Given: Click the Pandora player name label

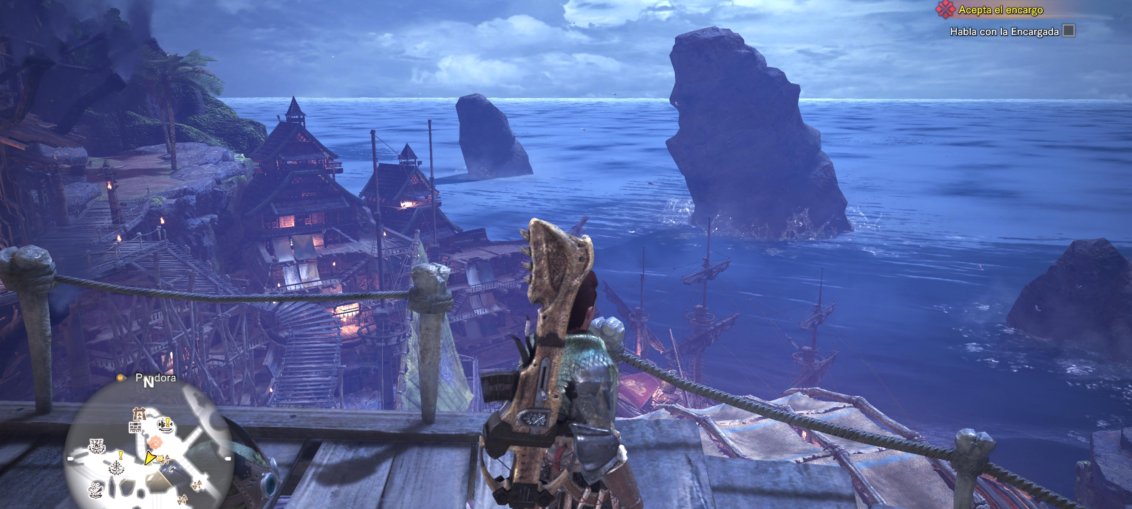Looking at the screenshot, I should (x=155, y=378).
